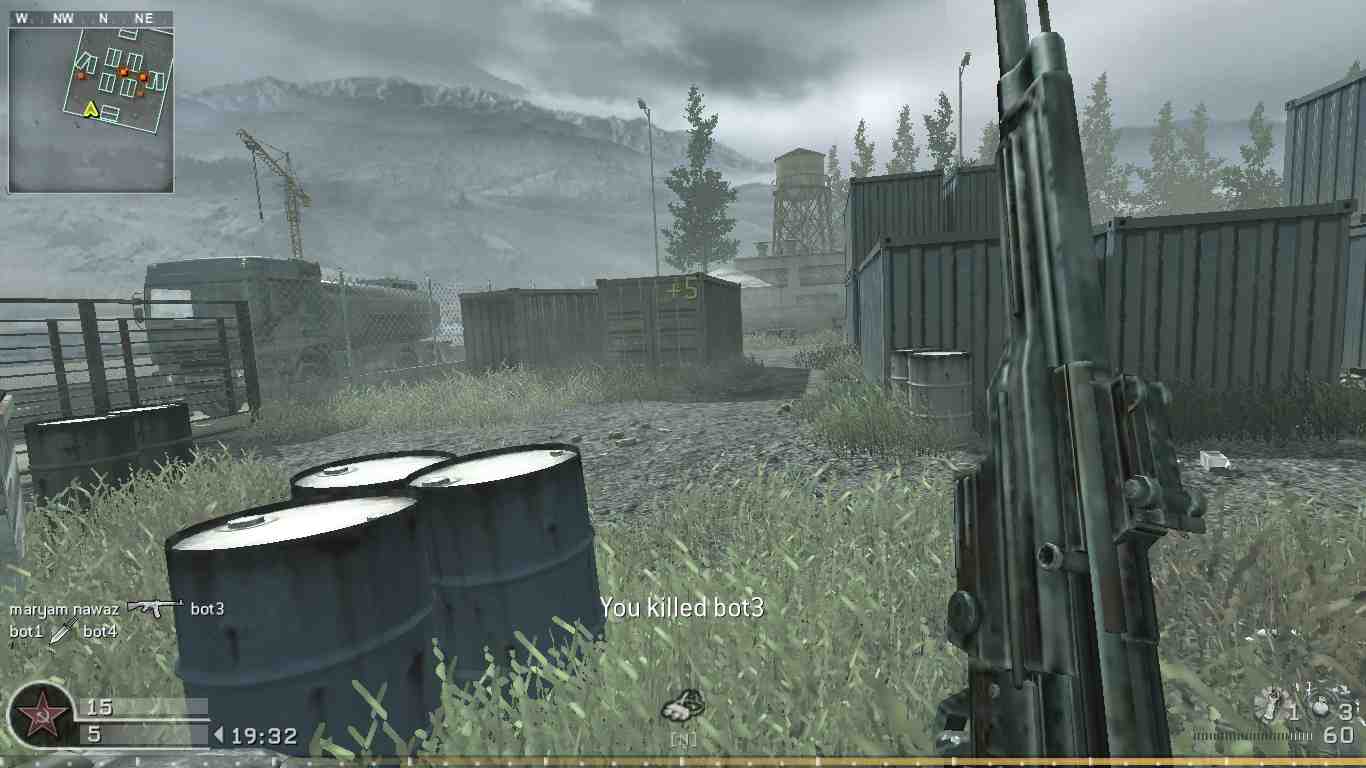Click the You killed bot3 message
Viewport: 1366px width, 768px height.
(681, 608)
